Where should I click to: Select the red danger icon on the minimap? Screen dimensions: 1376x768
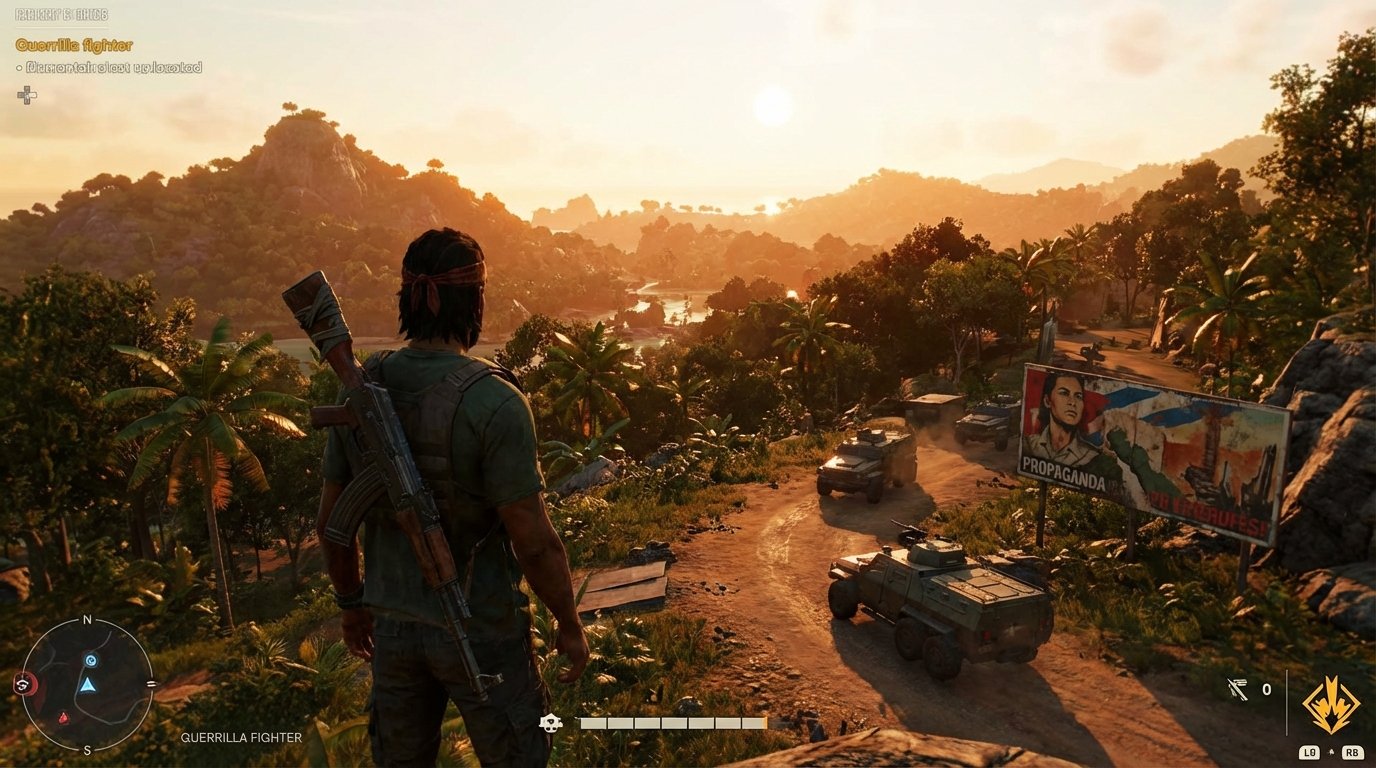[64, 717]
